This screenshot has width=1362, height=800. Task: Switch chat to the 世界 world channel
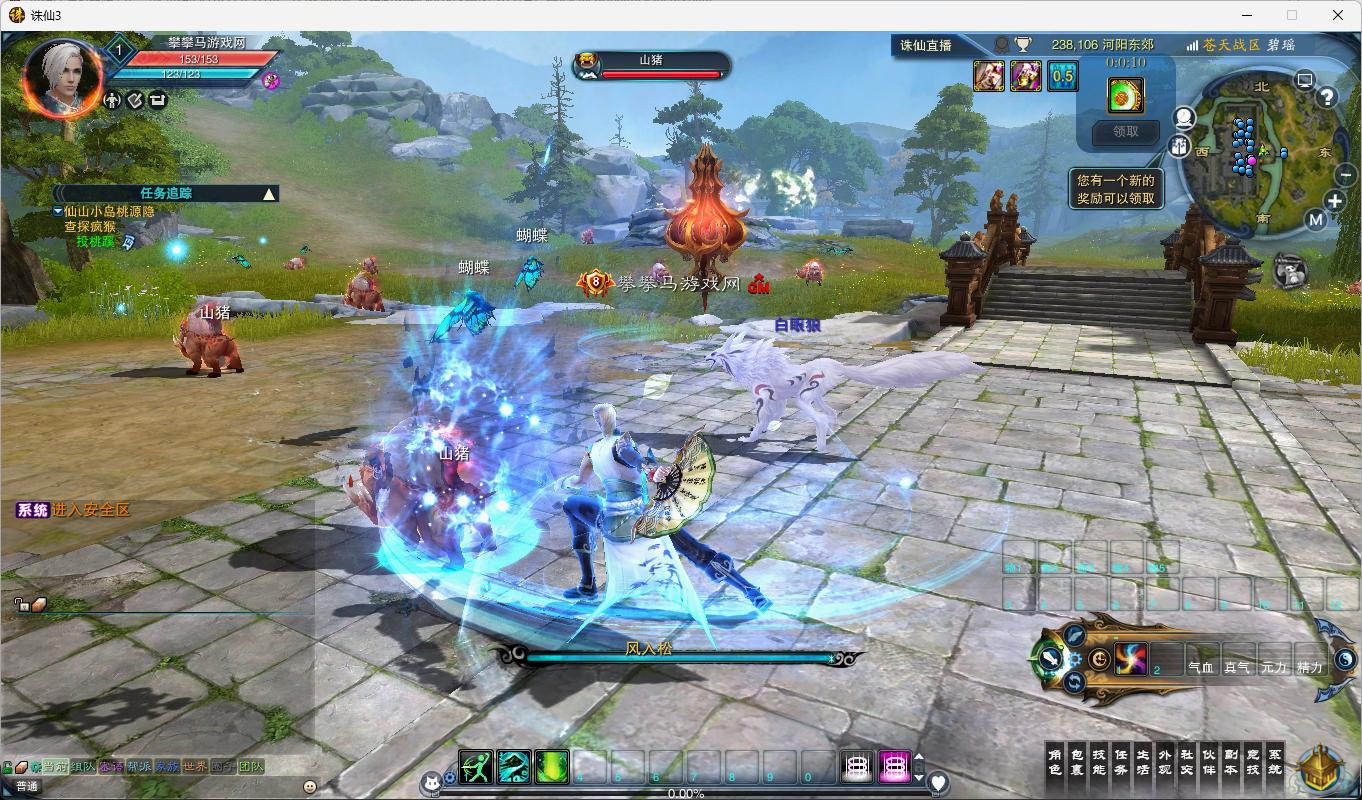point(195,767)
